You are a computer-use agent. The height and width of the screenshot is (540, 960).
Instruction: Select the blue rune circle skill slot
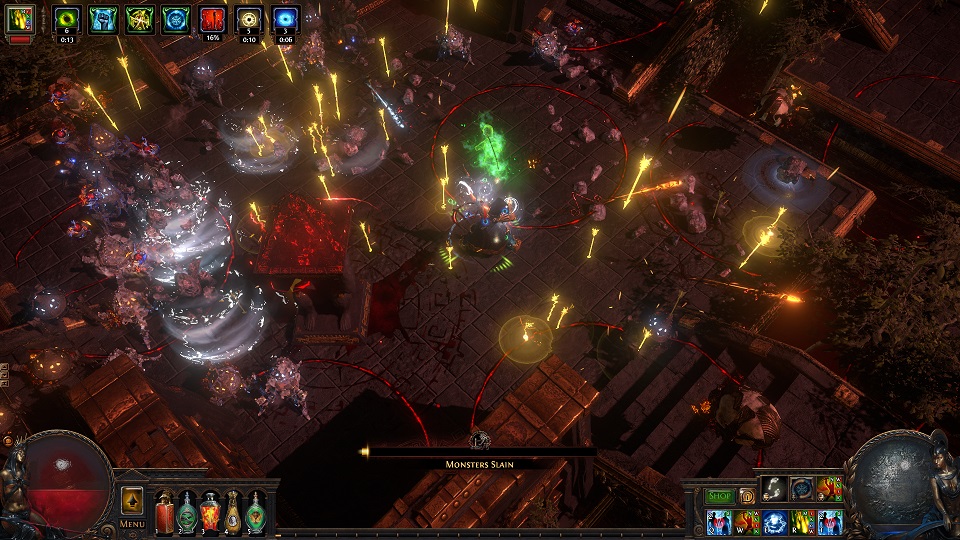[802, 488]
